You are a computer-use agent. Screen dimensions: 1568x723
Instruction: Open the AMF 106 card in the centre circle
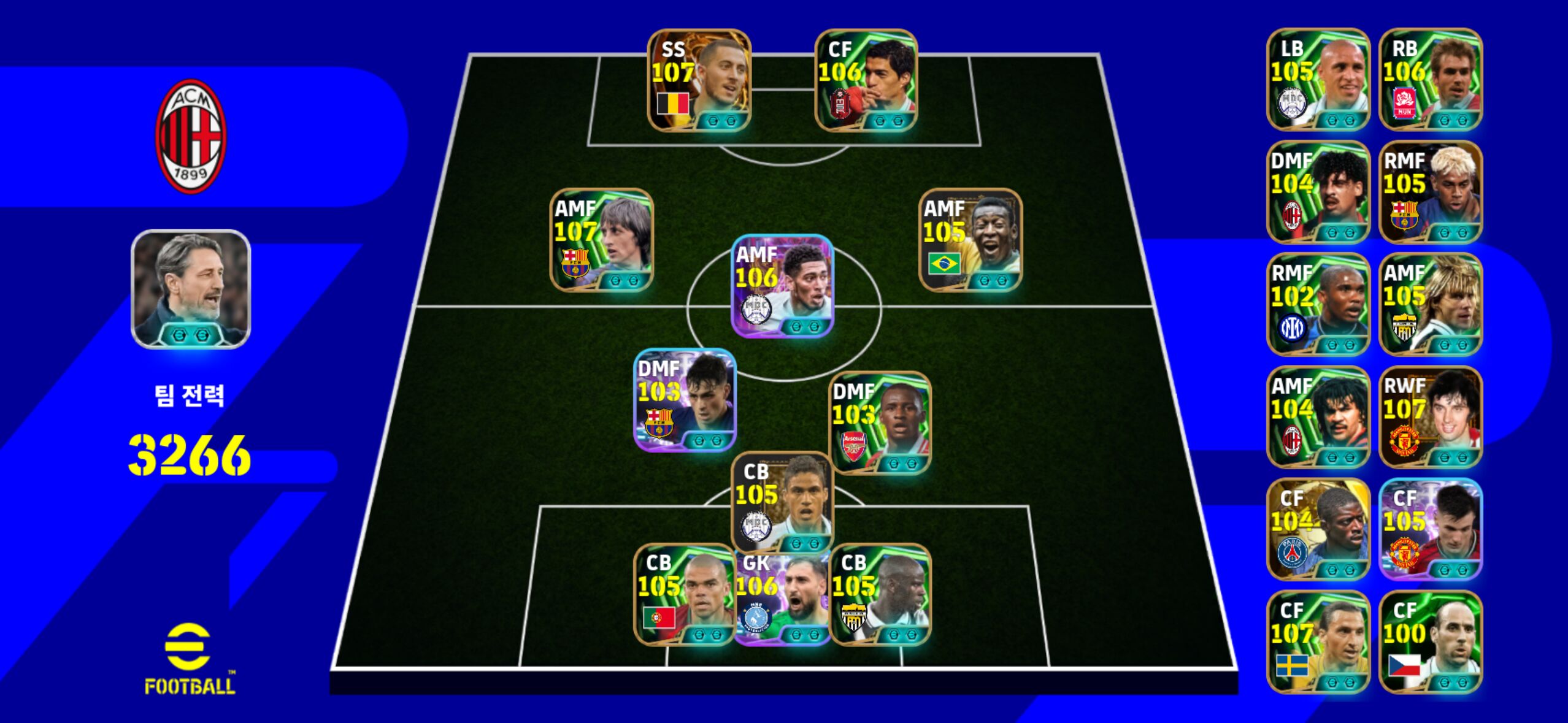pos(782,286)
